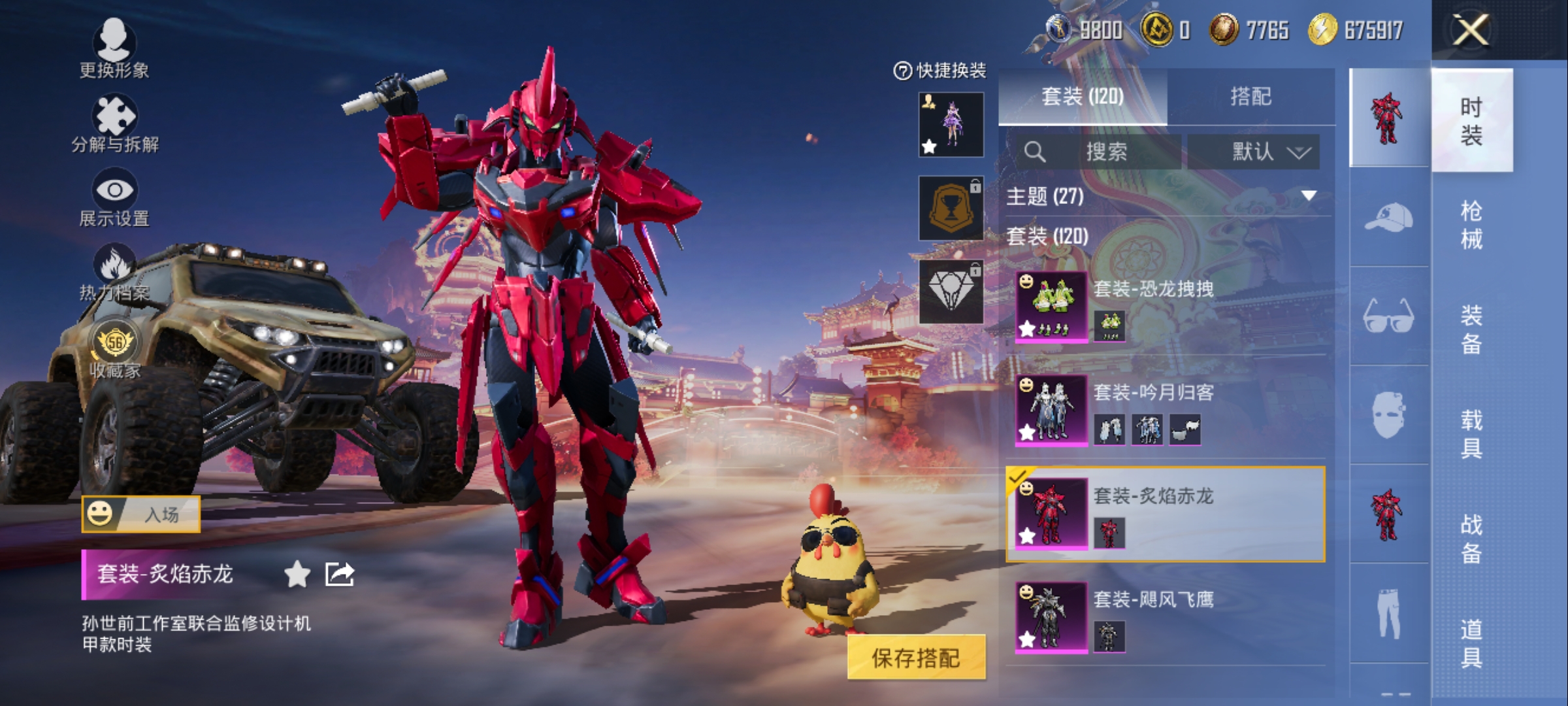This screenshot has height=706, width=1568.
Task: Open the 载具 vehicles category
Action: [1471, 434]
